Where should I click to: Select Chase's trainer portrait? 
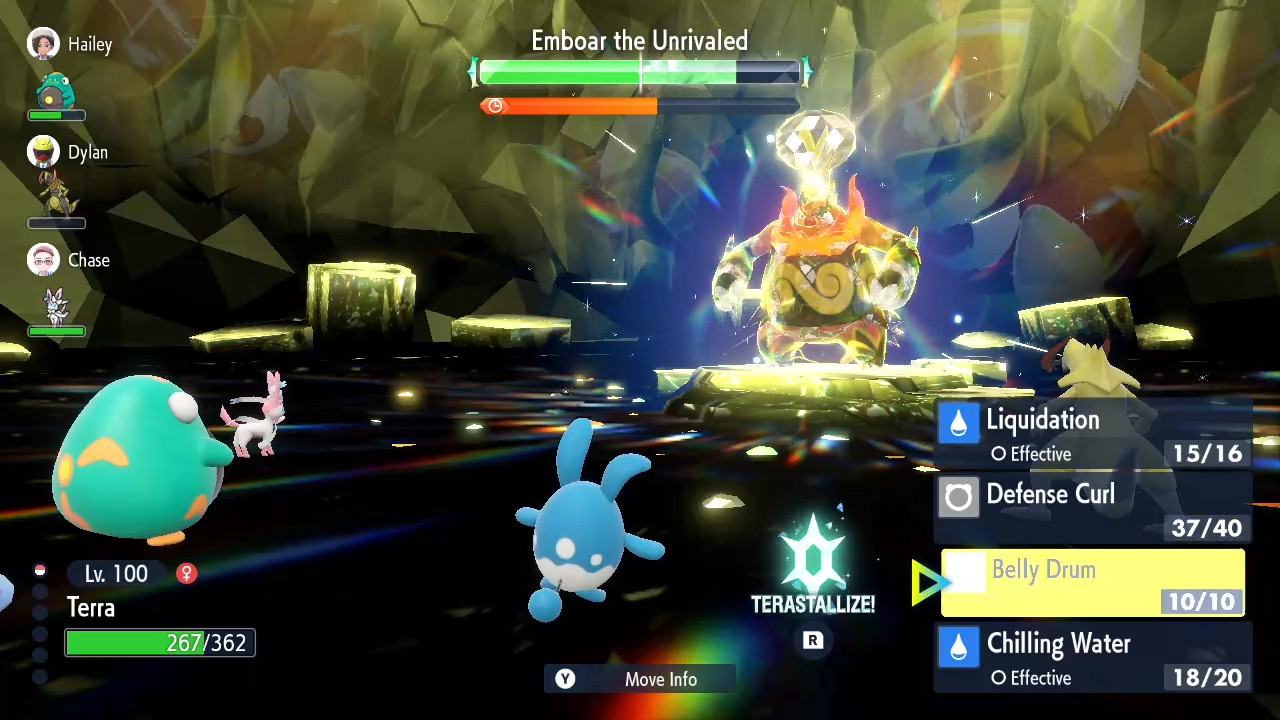(x=43, y=260)
